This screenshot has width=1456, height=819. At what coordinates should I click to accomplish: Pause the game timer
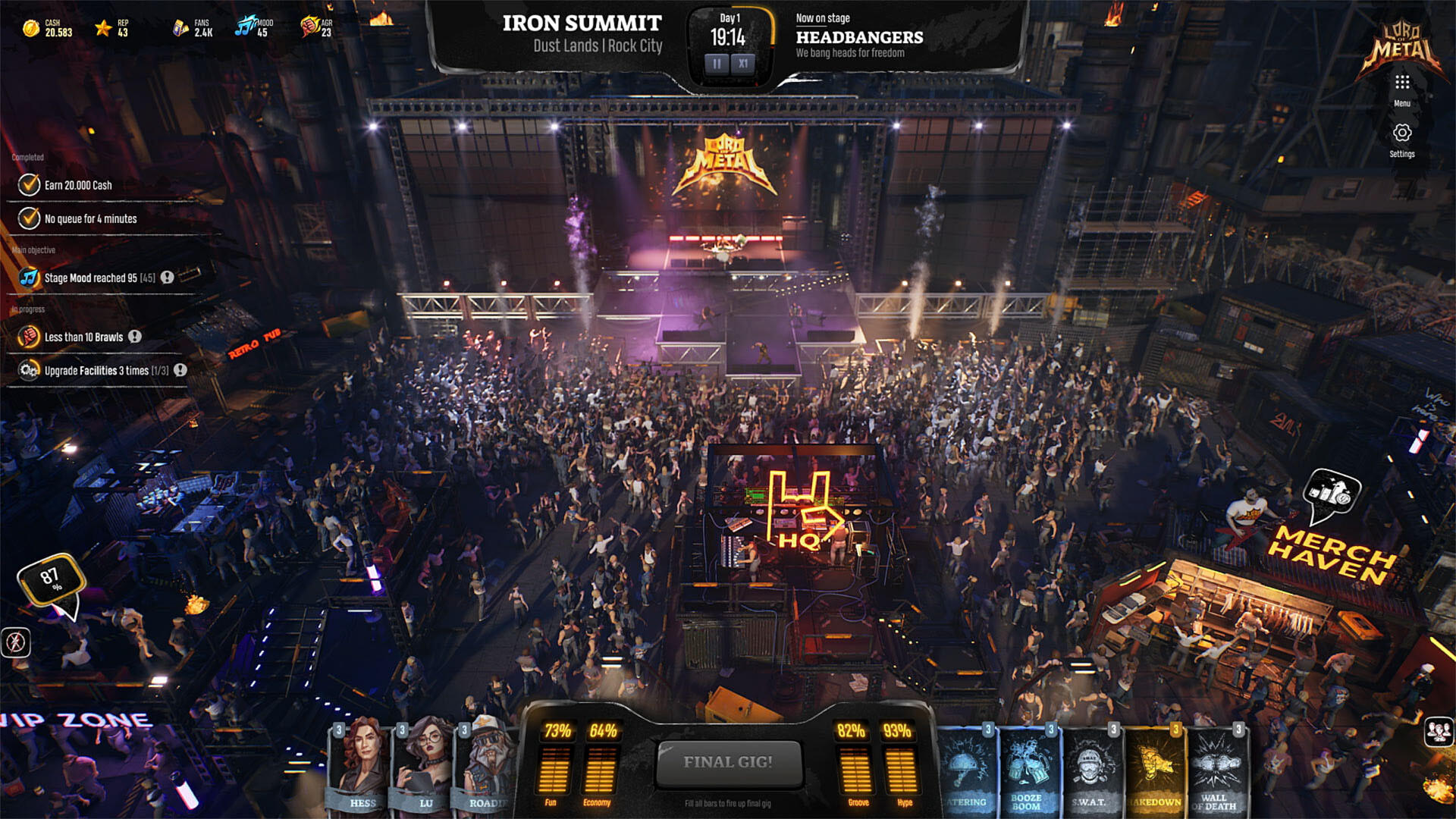(x=717, y=64)
